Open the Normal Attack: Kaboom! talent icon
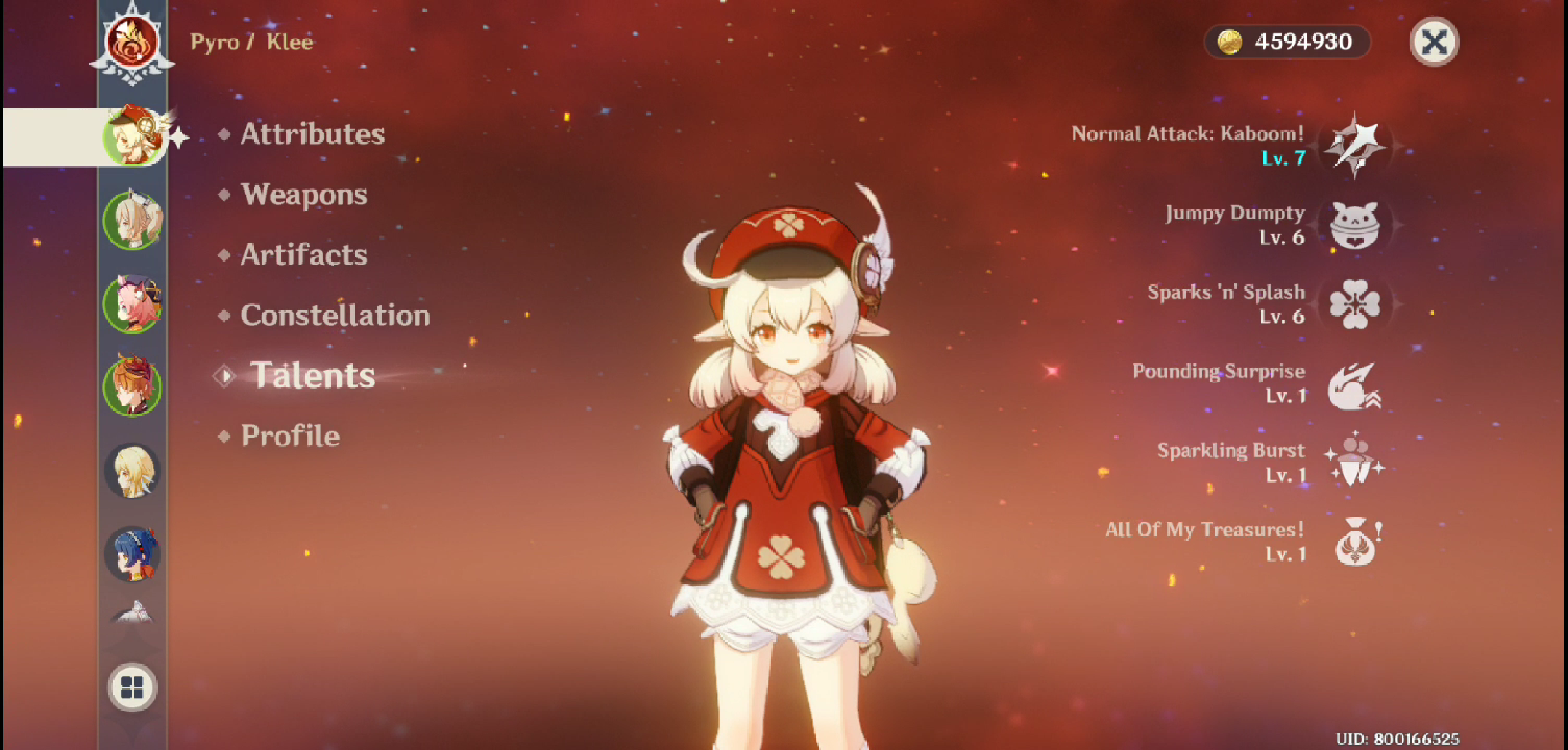This screenshot has height=750, width=1568. tap(1356, 145)
